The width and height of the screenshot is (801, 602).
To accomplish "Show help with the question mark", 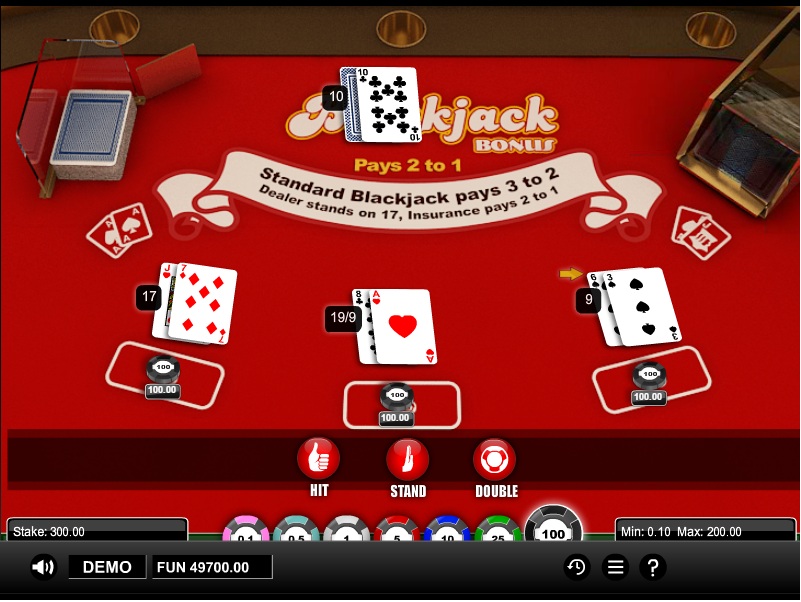I will (652, 567).
